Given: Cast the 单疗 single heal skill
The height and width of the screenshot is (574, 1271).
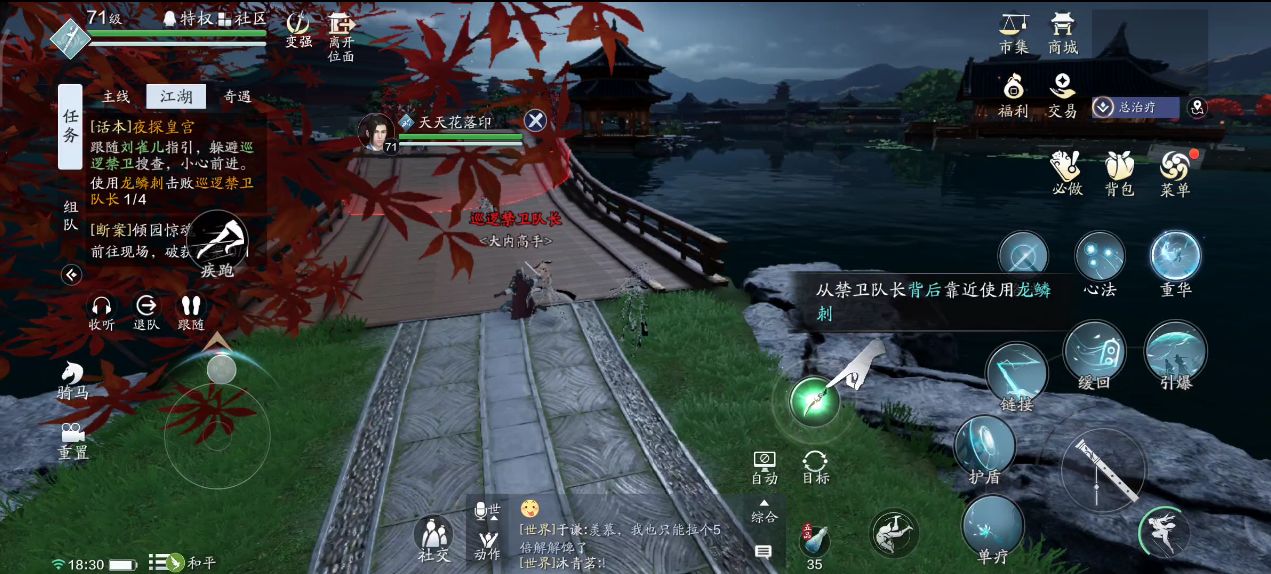Looking at the screenshot, I should (992, 526).
